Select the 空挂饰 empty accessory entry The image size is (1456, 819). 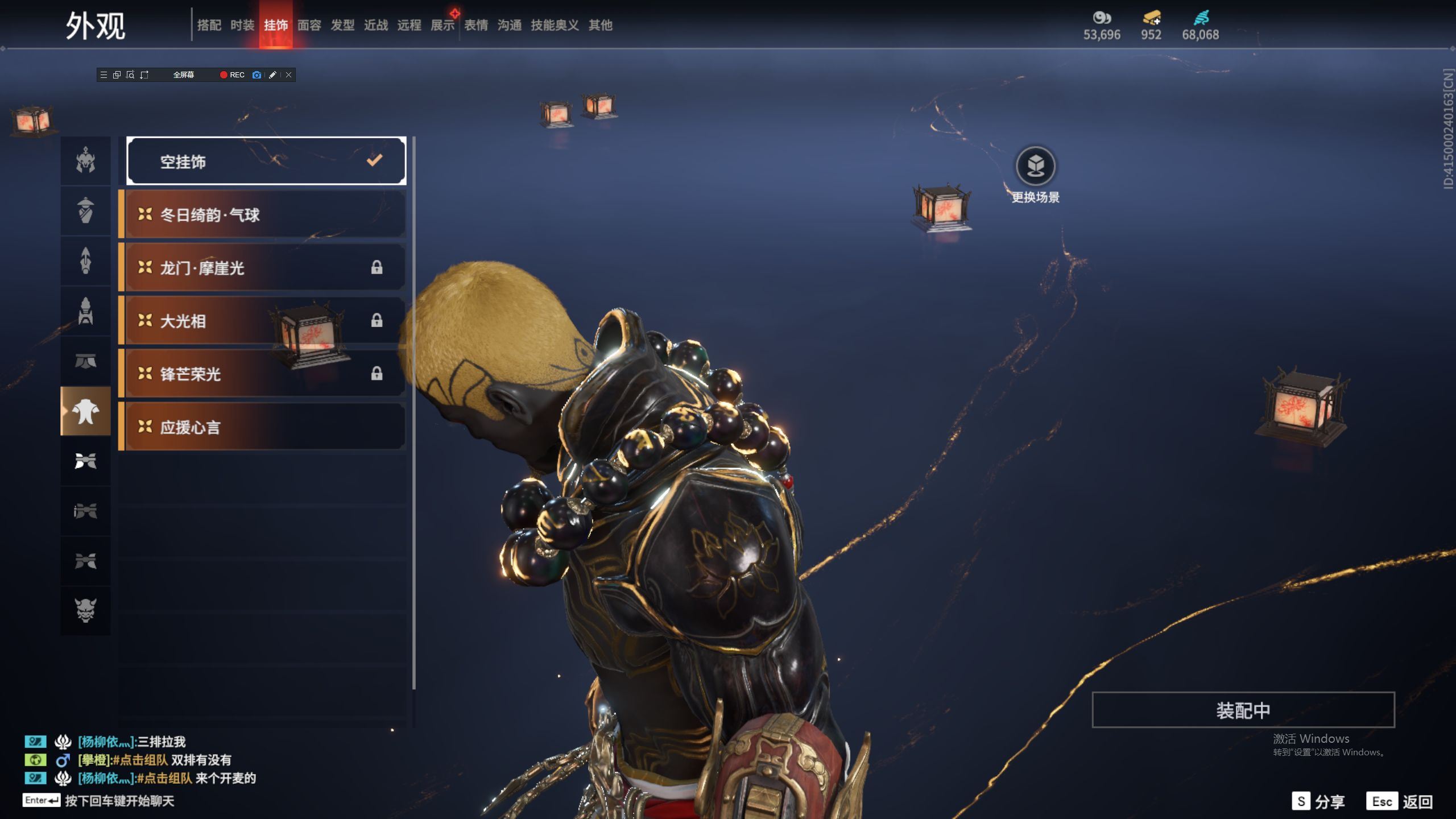(x=266, y=162)
